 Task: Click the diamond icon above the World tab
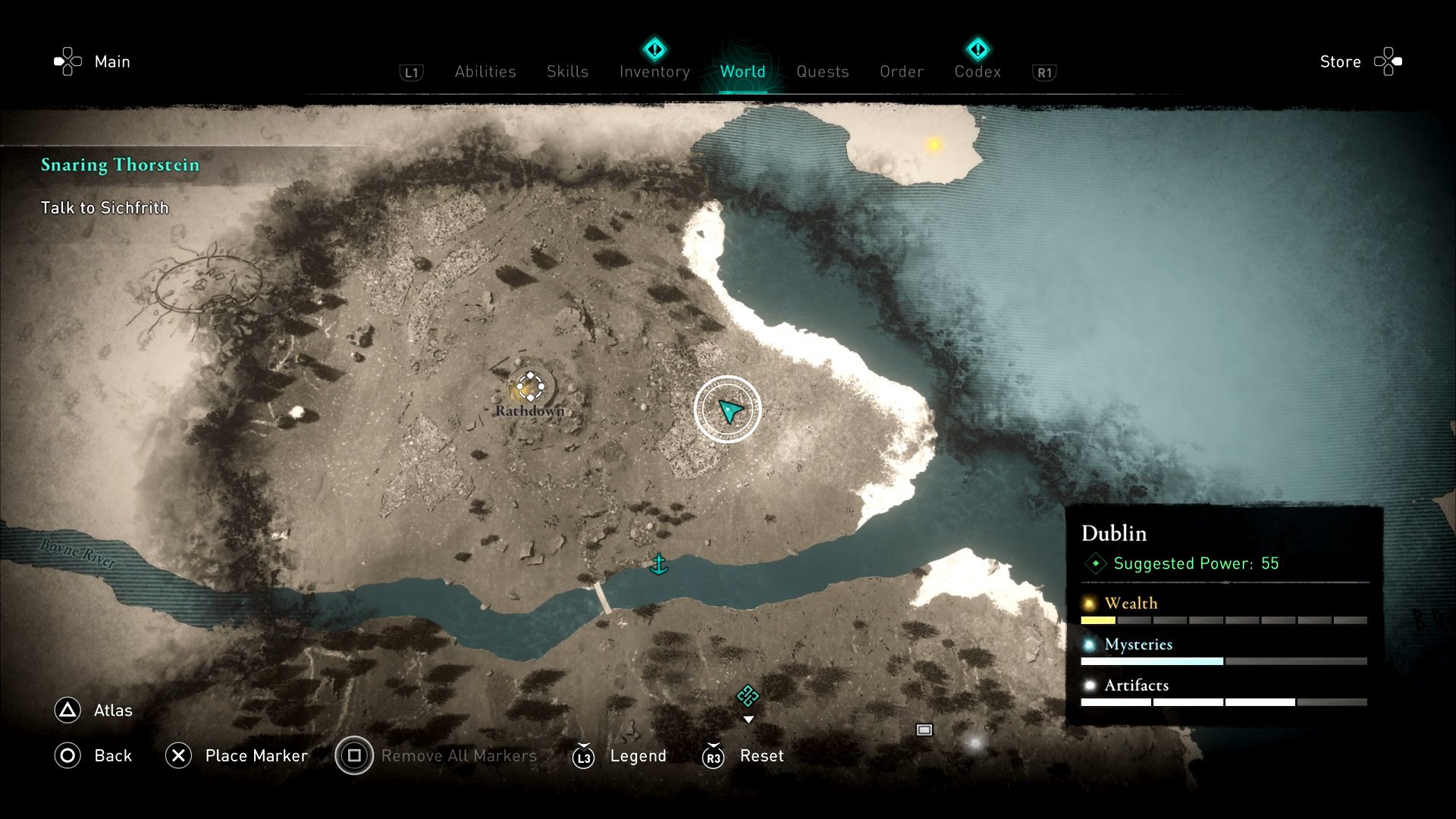654,49
